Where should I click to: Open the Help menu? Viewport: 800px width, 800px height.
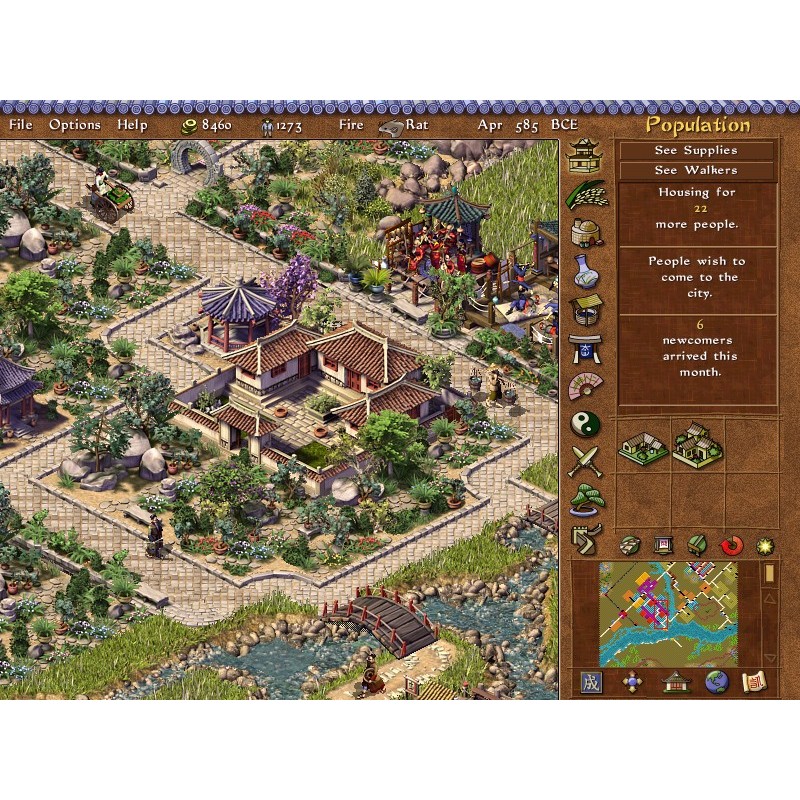click(x=132, y=125)
